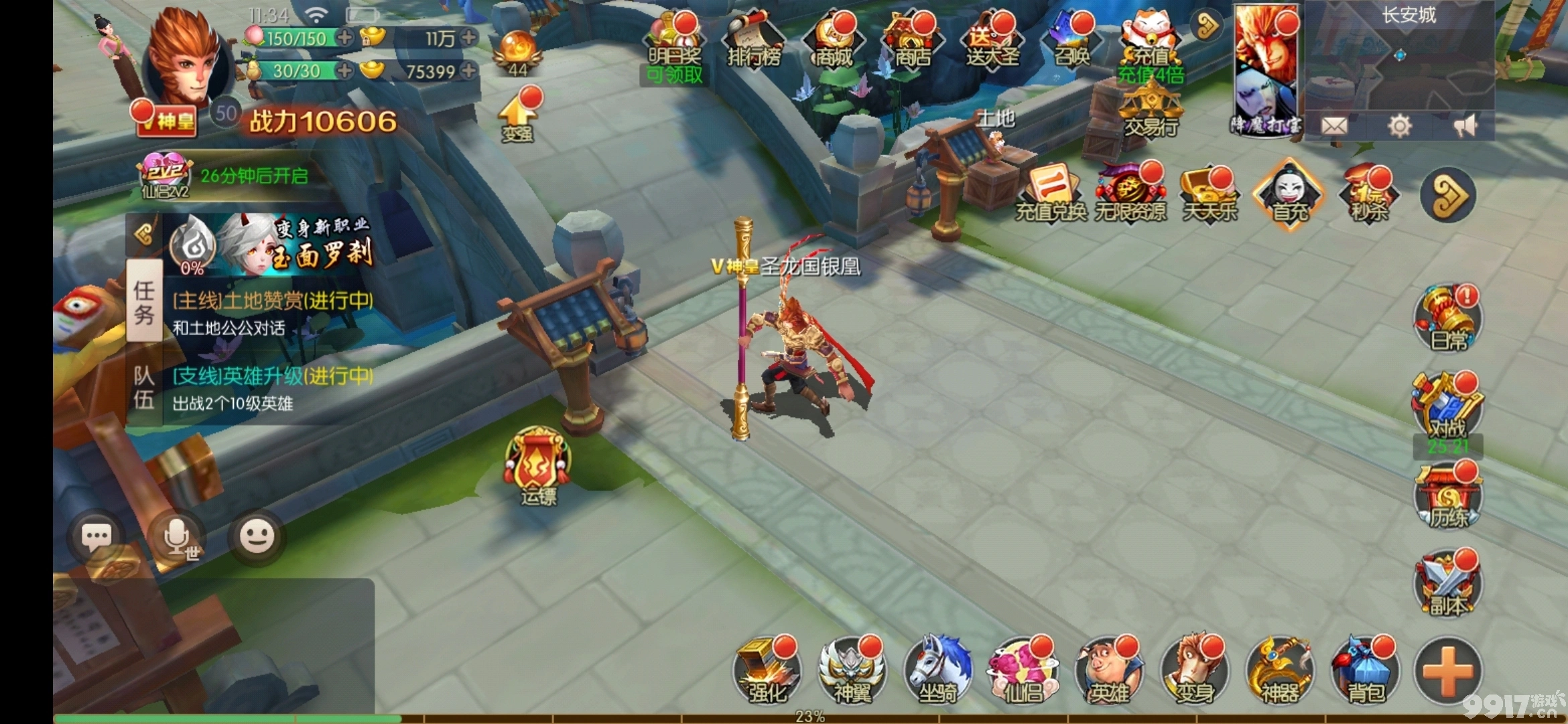Click the 长安城 minimap
Viewport: 1568px width, 724px height.
[1399, 60]
